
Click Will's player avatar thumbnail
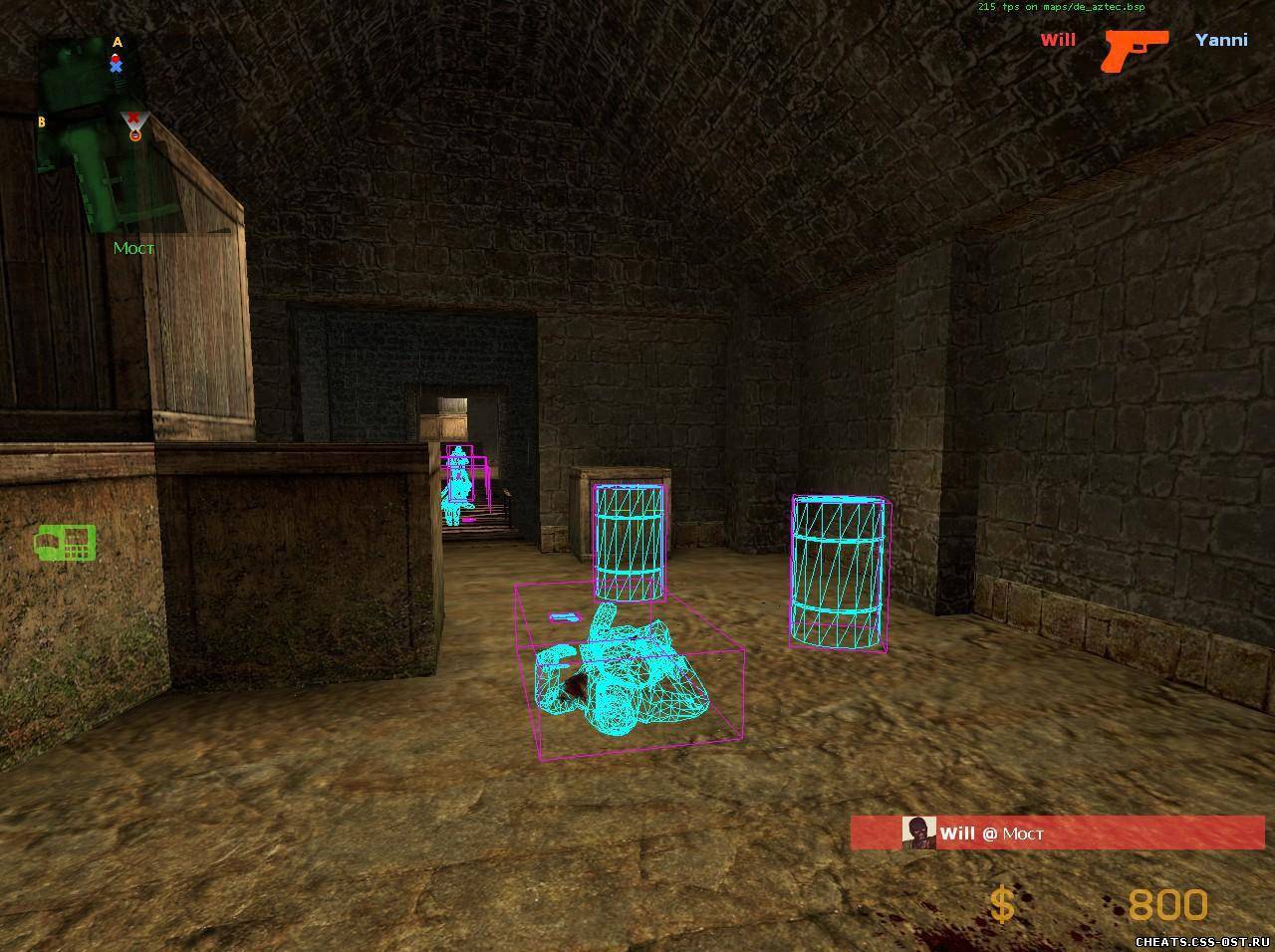tap(918, 833)
